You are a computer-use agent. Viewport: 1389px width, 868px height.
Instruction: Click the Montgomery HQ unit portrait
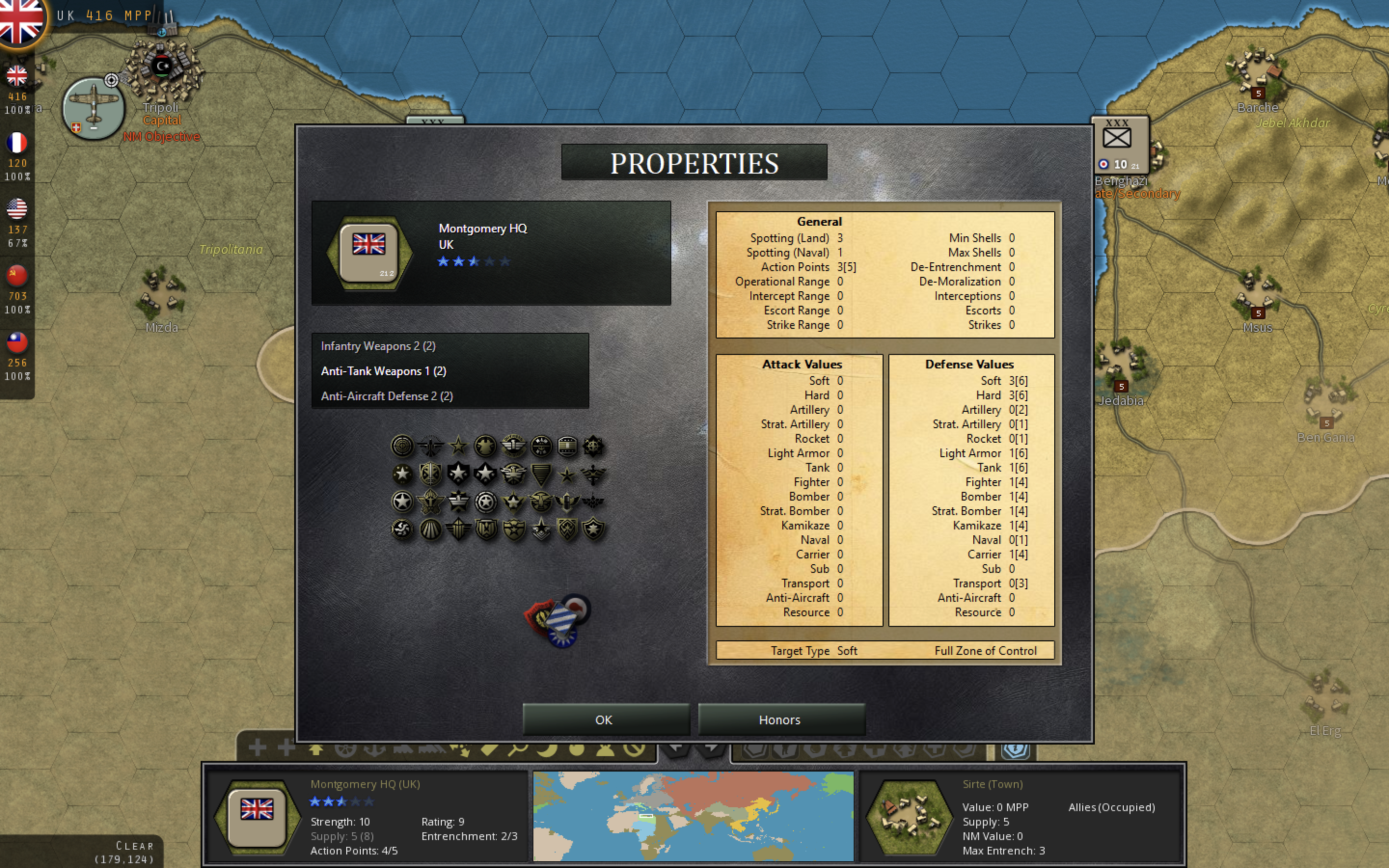coord(369,253)
